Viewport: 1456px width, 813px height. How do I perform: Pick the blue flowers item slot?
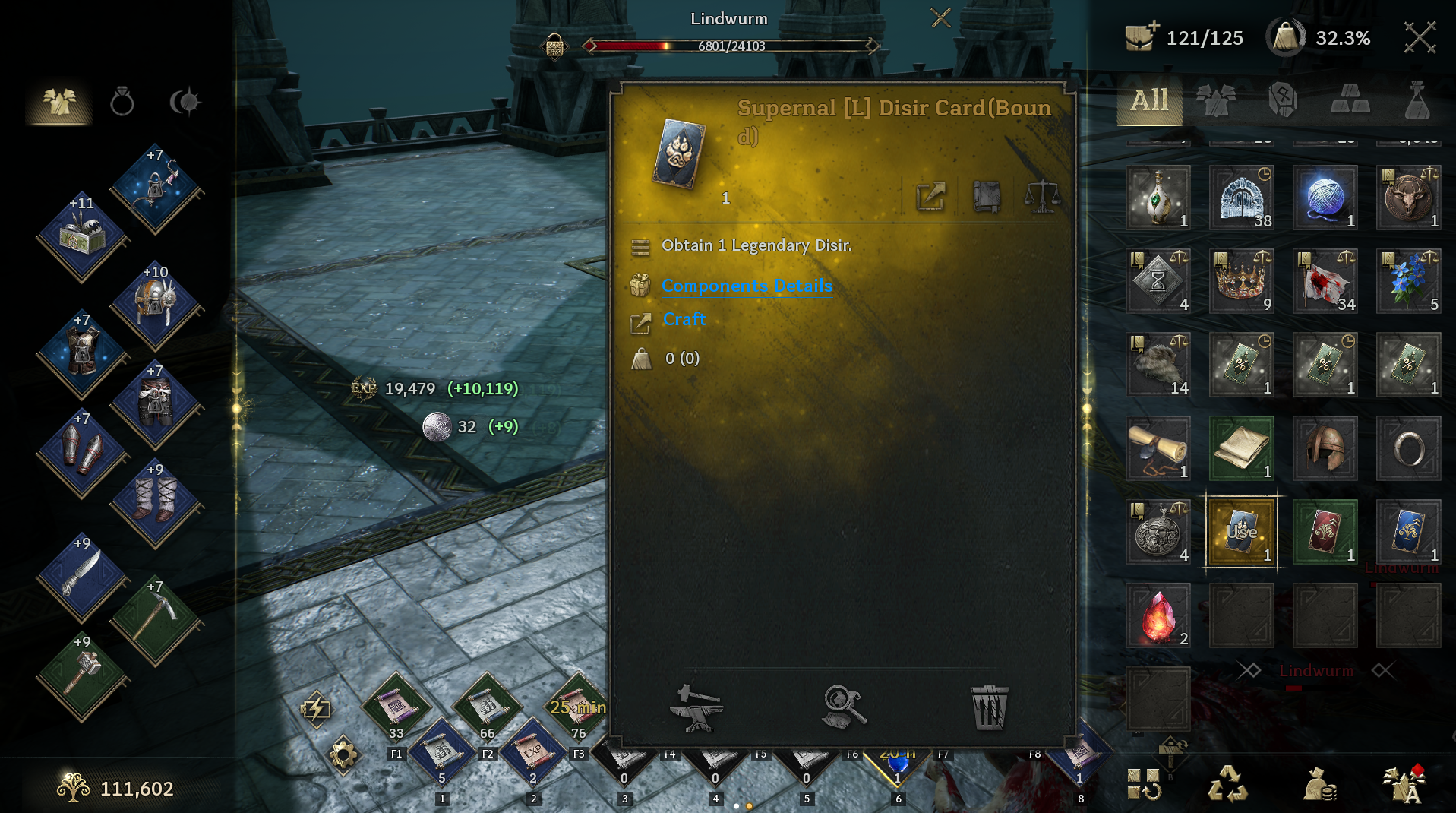tap(1409, 281)
